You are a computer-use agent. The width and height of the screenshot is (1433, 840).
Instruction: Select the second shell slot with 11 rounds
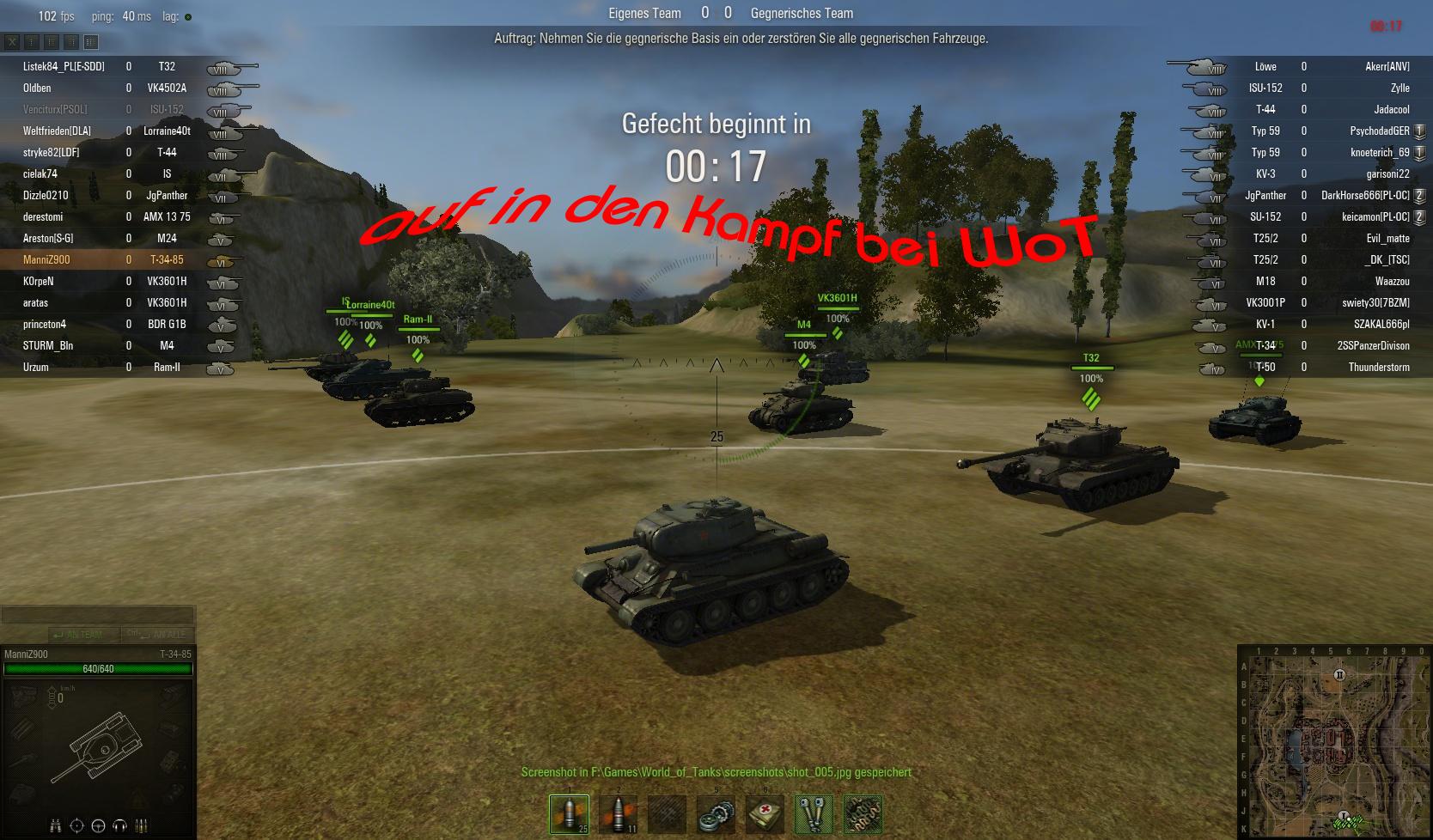point(618,813)
